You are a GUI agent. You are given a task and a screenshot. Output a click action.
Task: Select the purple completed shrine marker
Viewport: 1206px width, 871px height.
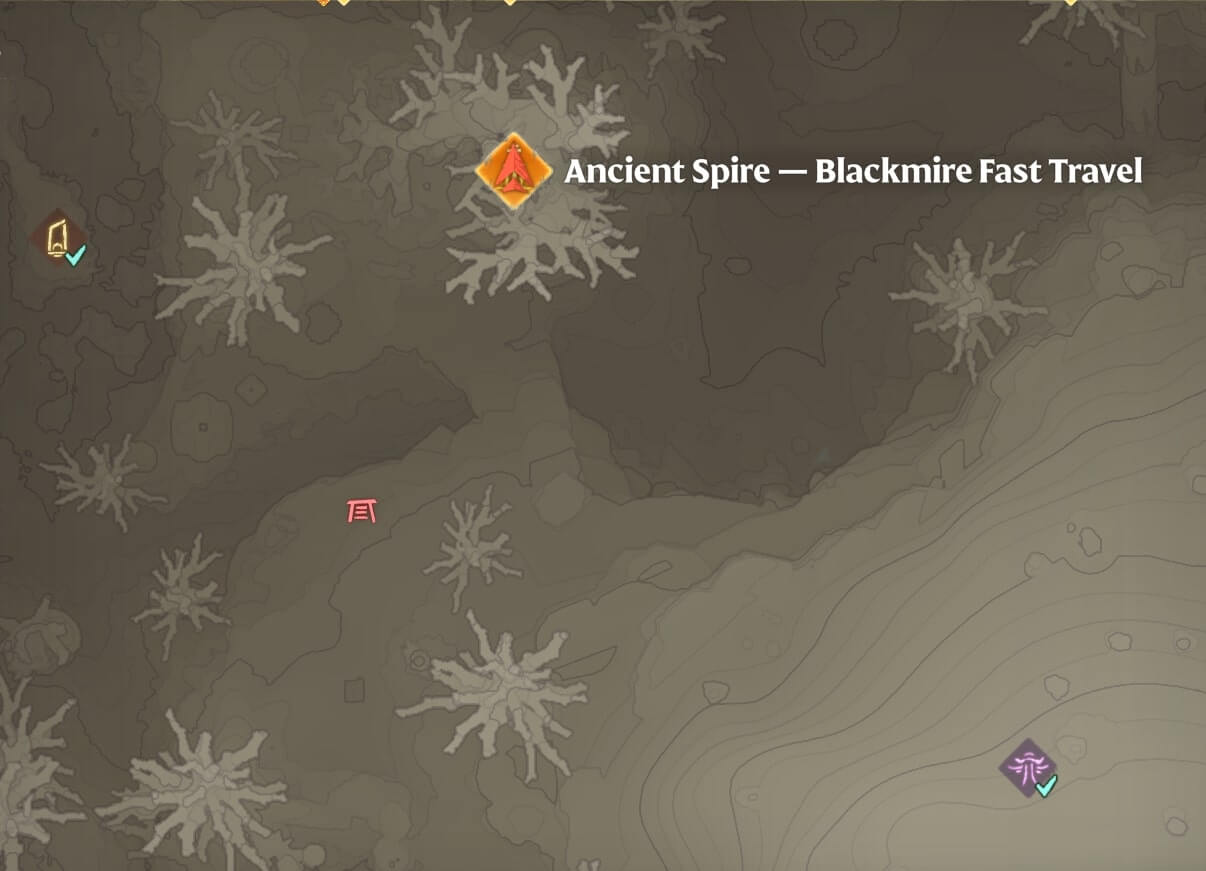[x=1028, y=768]
